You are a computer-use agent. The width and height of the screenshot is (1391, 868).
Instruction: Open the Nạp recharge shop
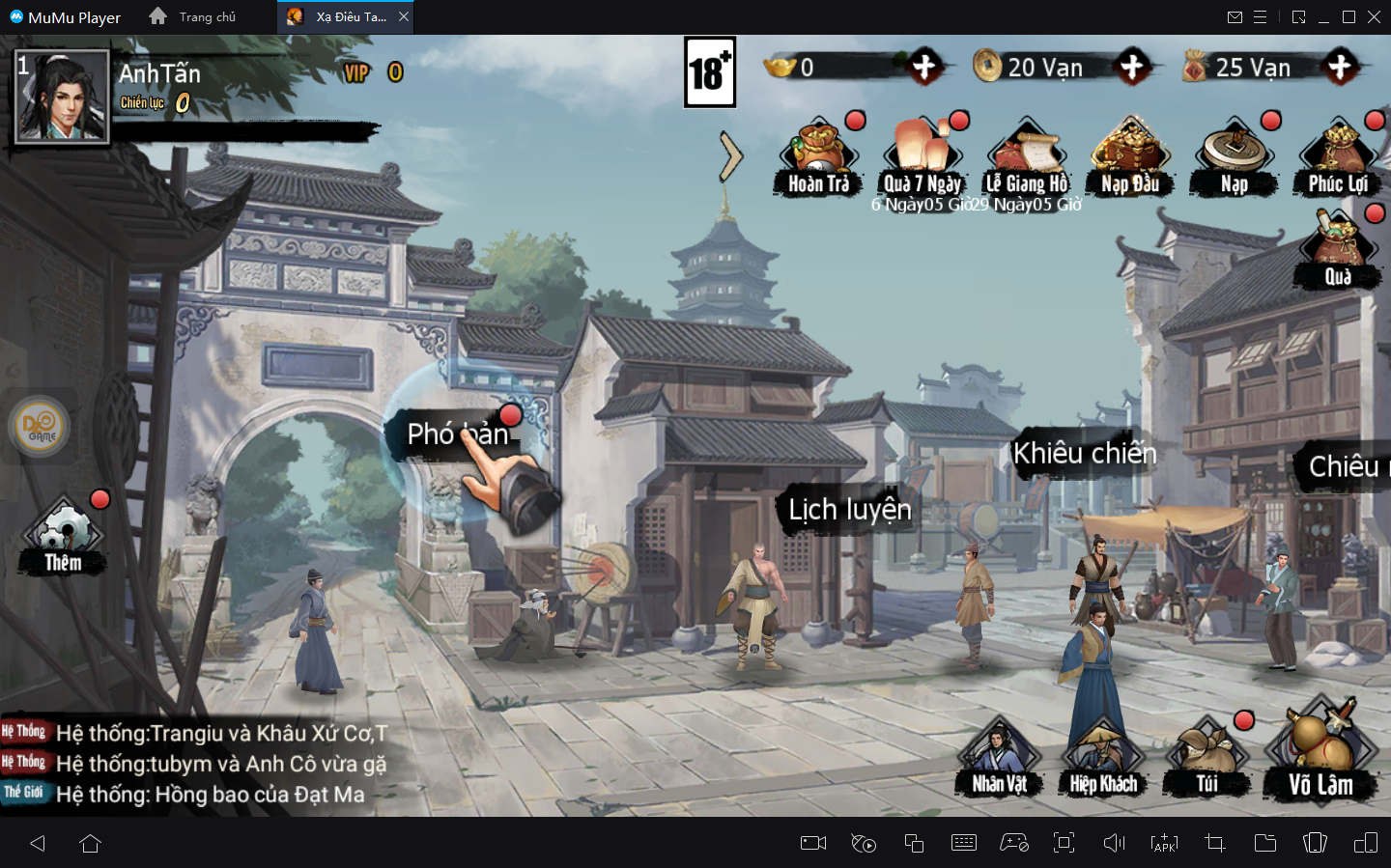point(1234,157)
